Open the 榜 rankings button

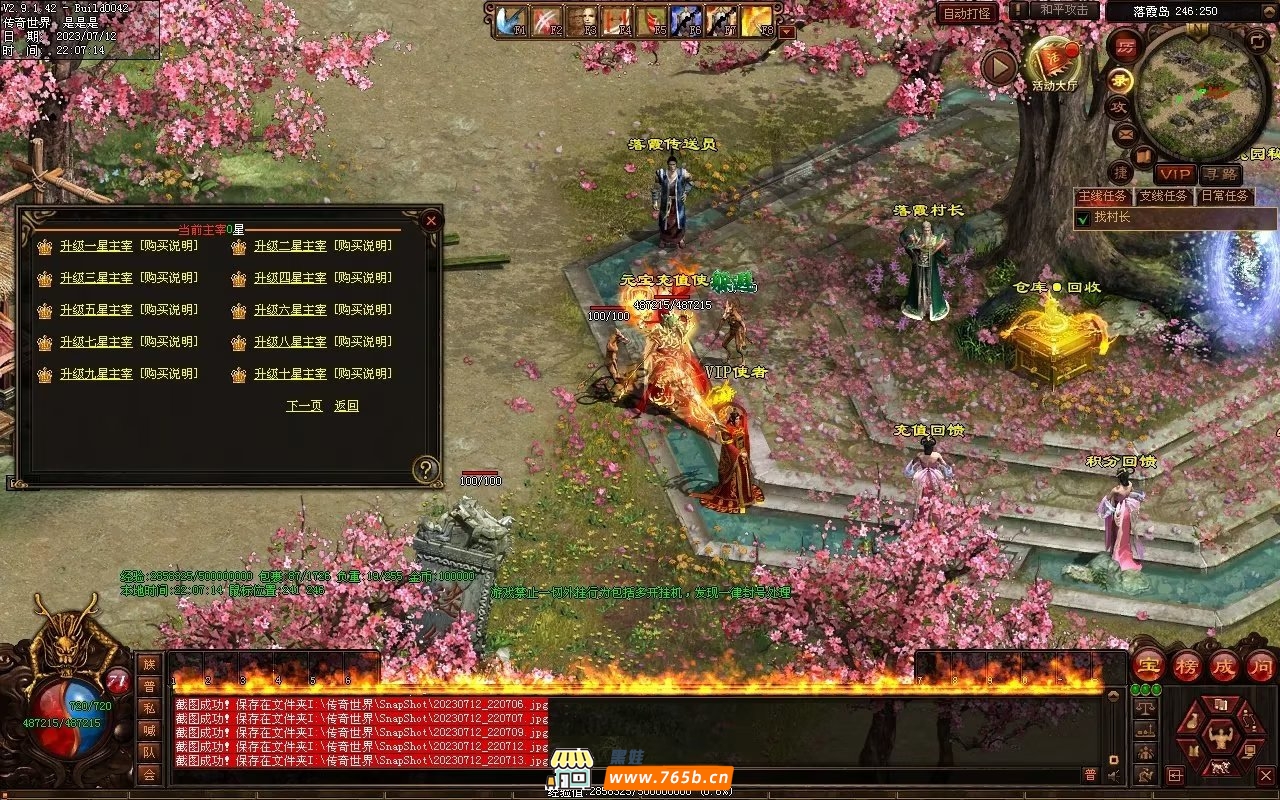pyautogui.click(x=1187, y=666)
